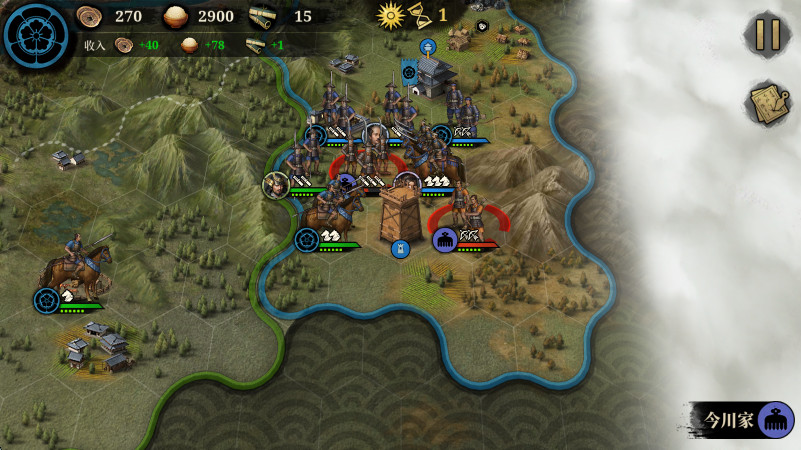Select the castle's blue marker icon

(428, 46)
